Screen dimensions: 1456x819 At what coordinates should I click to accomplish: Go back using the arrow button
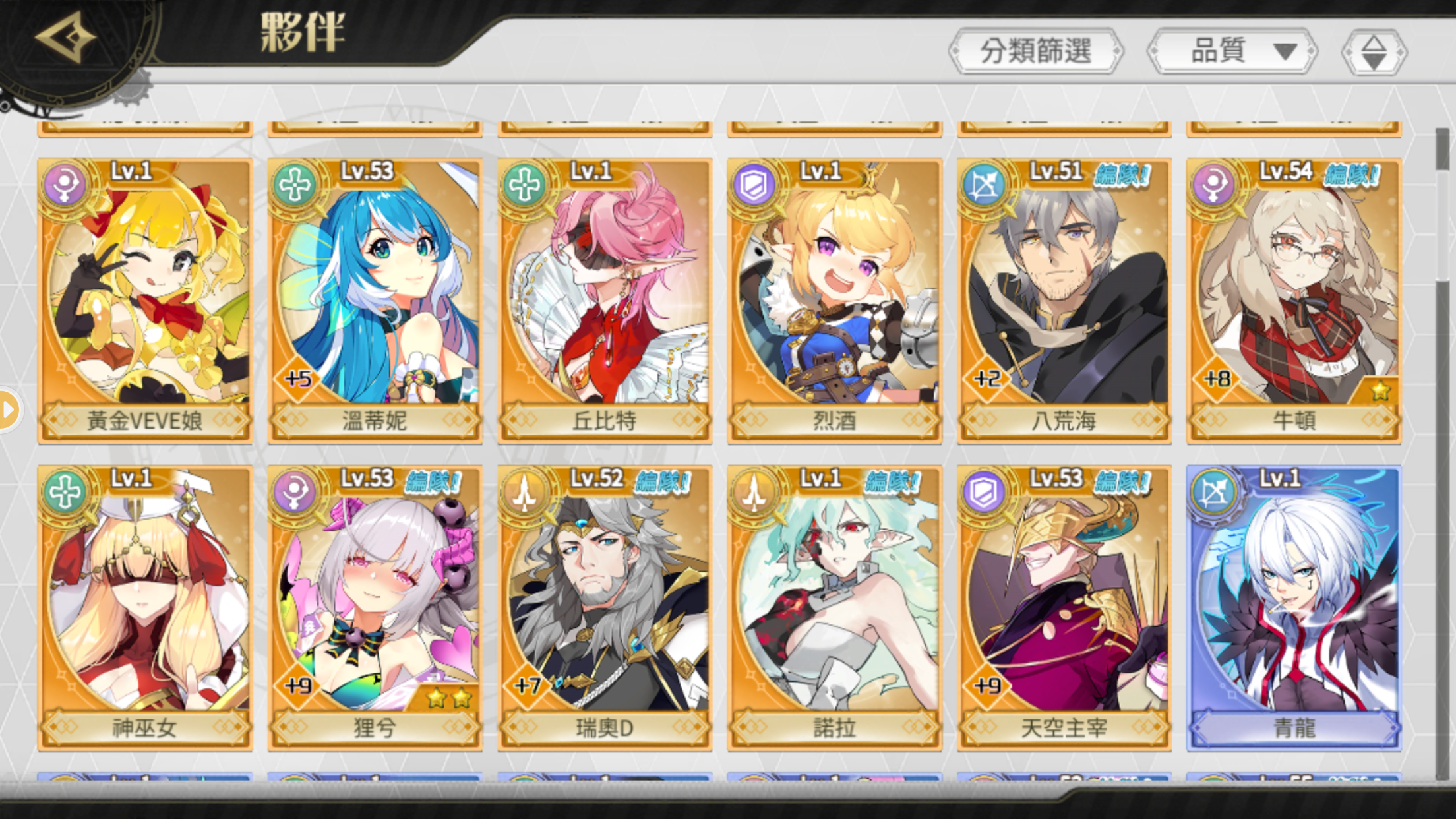point(65,38)
